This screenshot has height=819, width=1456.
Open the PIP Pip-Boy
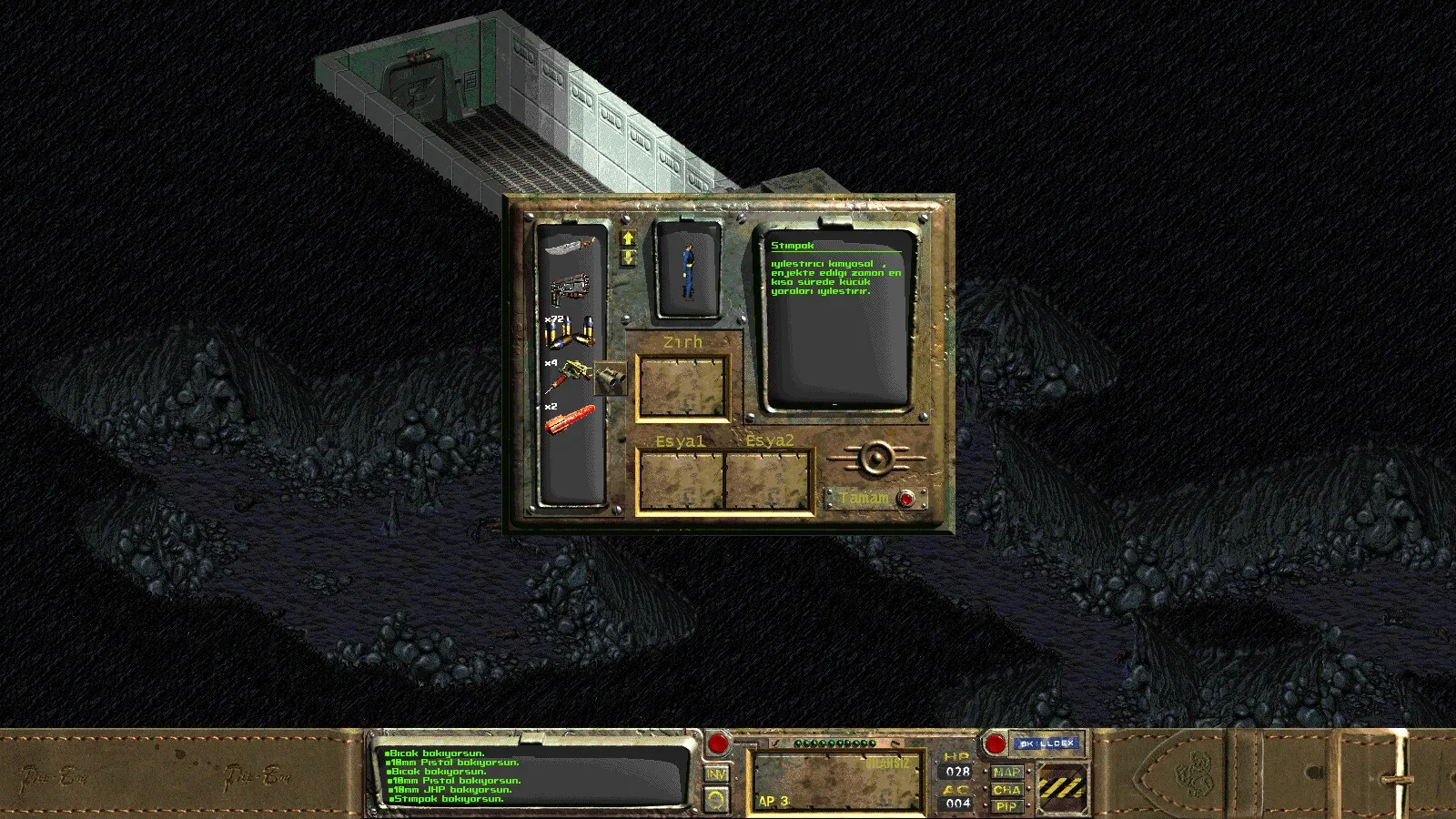click(1006, 805)
